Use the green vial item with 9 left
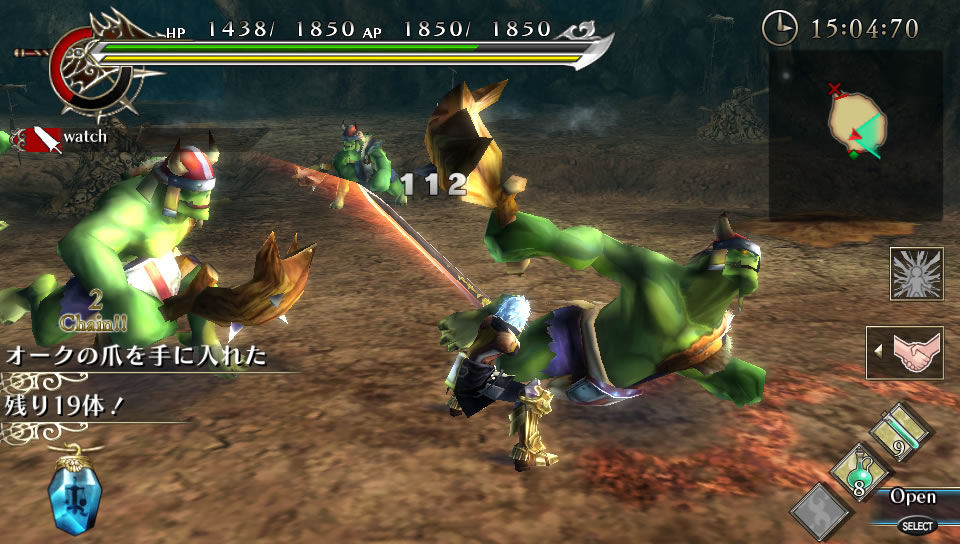 point(898,432)
